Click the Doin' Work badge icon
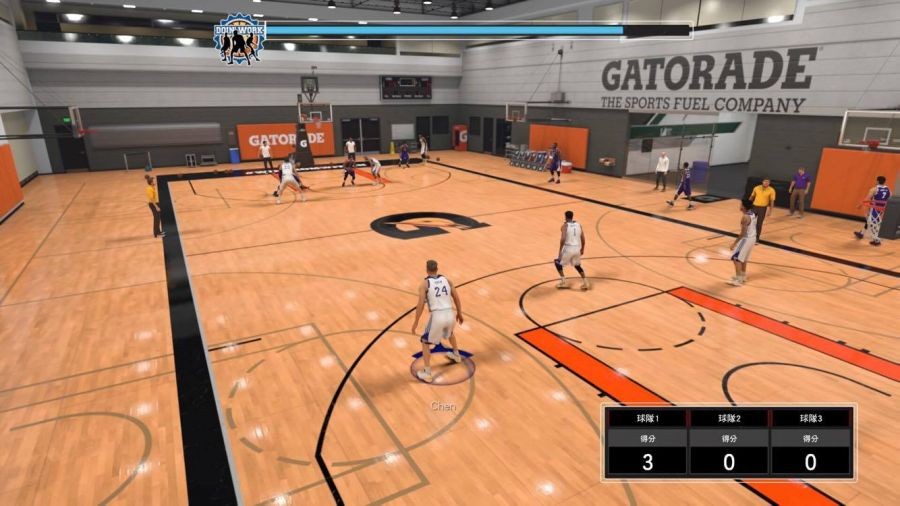Viewport: 900px width, 506px height. tap(239, 39)
